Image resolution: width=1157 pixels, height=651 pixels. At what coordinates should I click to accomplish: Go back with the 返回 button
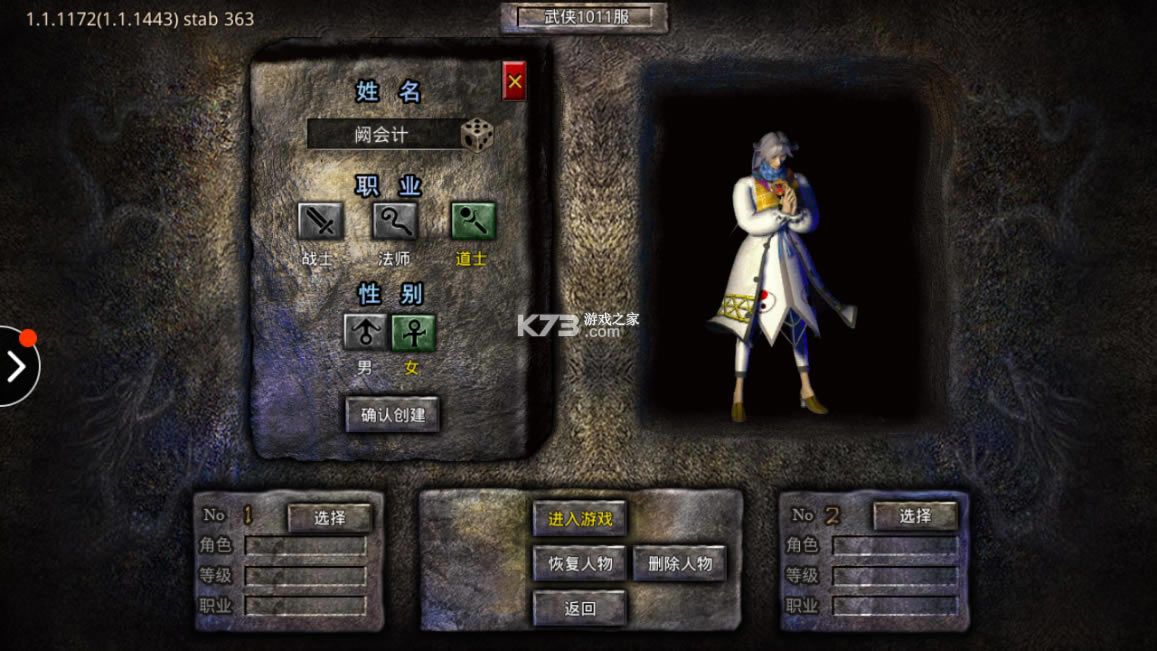click(x=580, y=607)
